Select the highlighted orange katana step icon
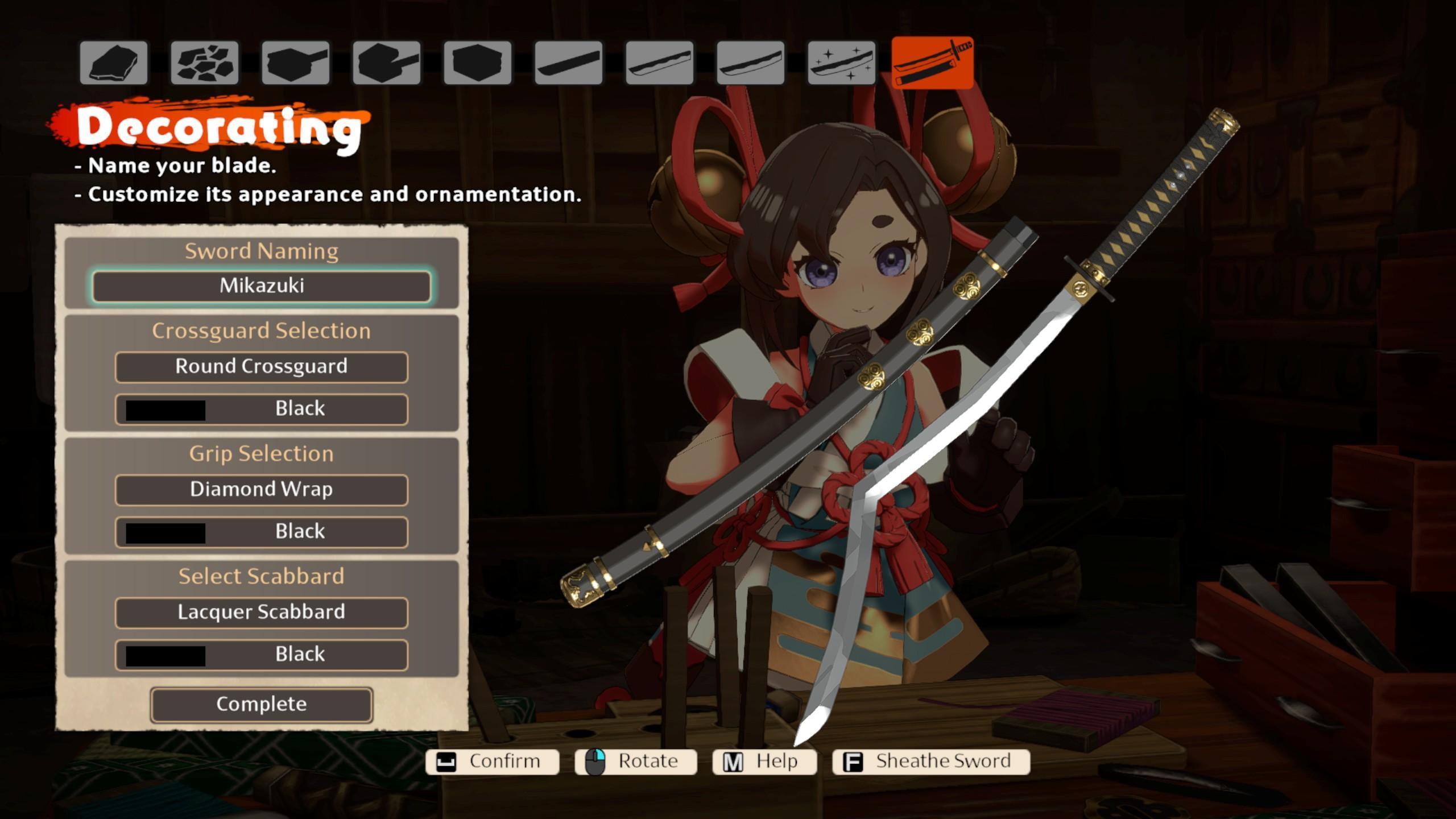 (x=933, y=63)
